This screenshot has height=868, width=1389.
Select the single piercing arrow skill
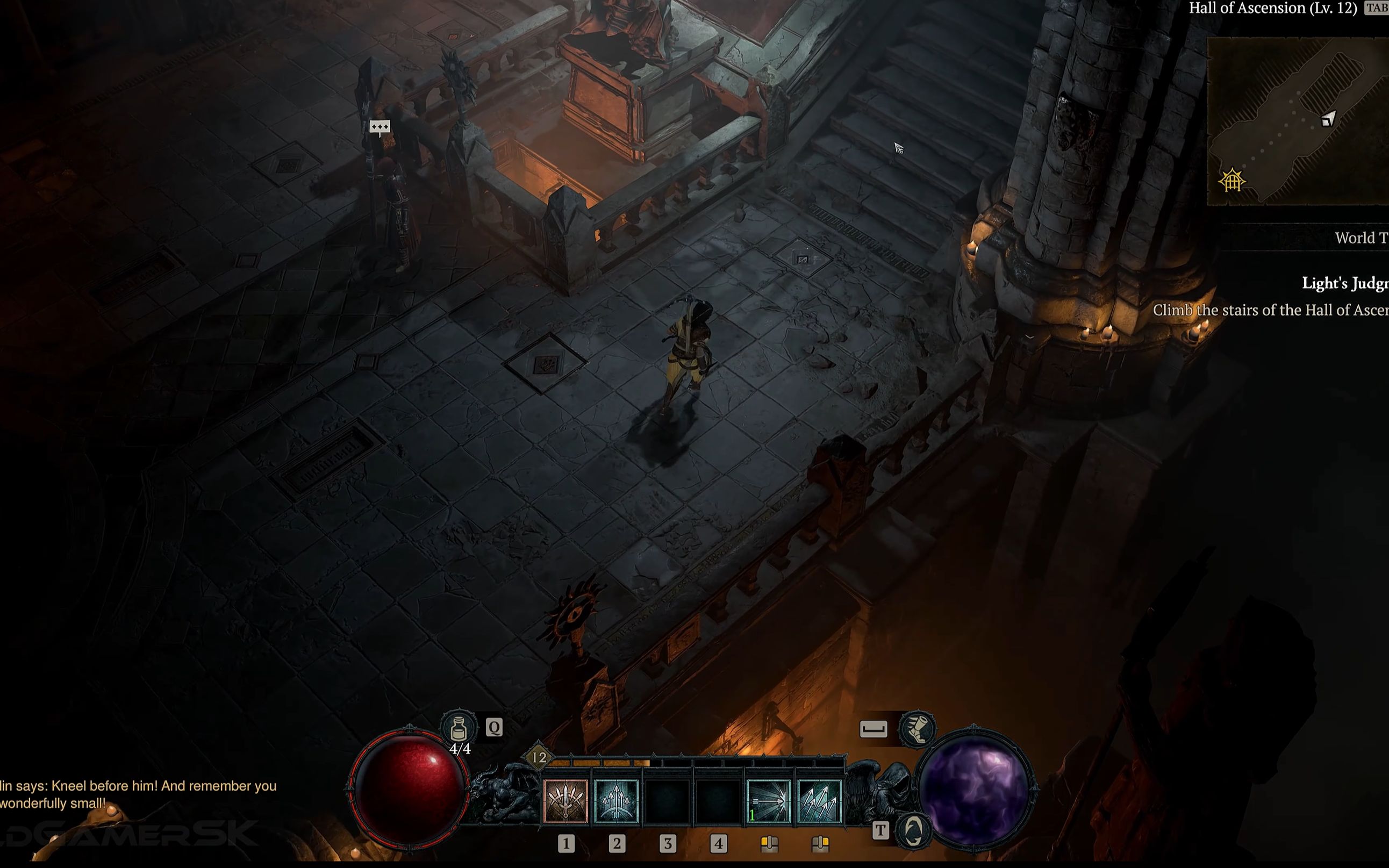tap(768, 801)
